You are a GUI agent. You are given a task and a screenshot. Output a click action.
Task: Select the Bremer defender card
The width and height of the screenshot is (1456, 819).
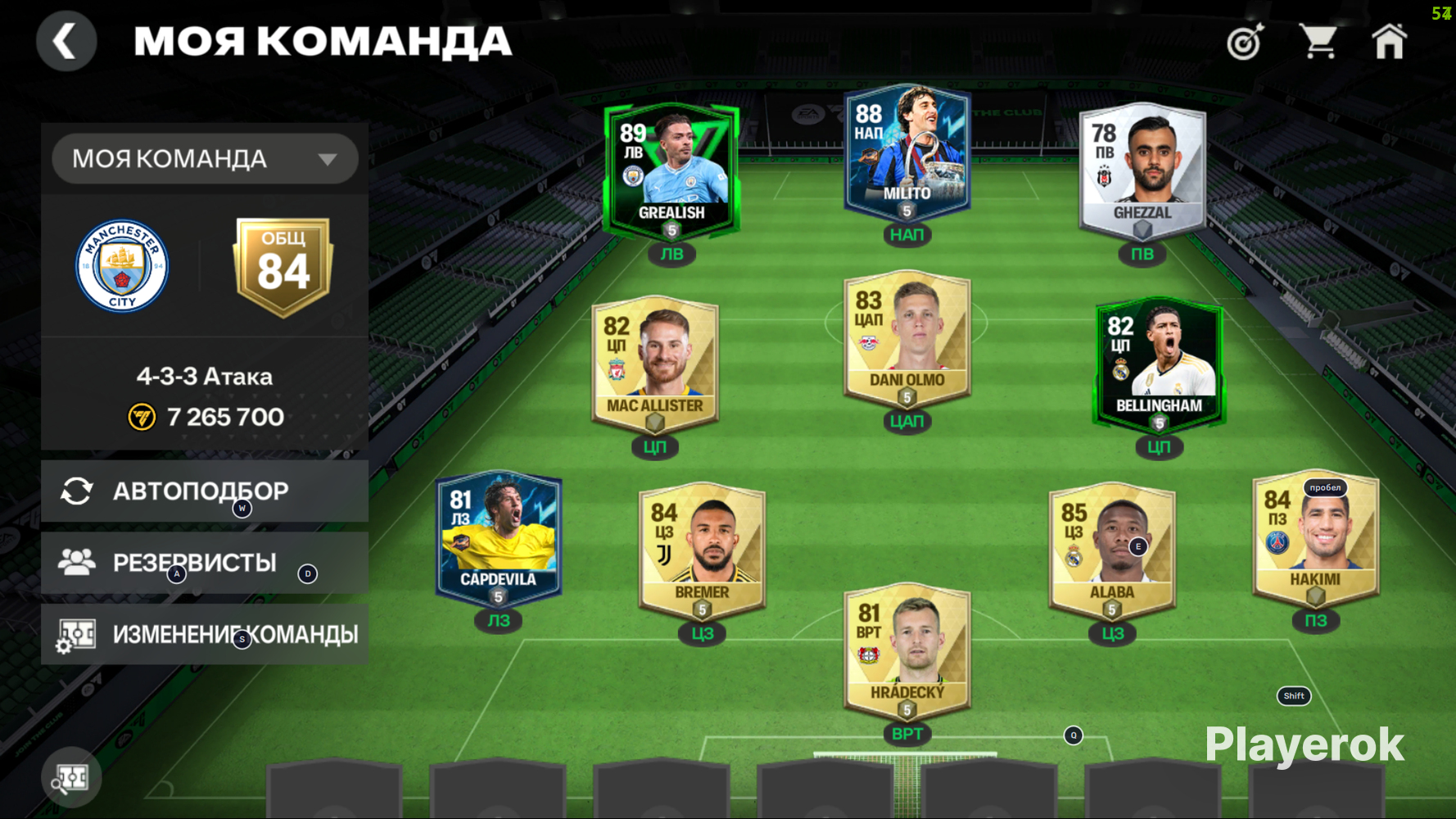click(x=702, y=550)
